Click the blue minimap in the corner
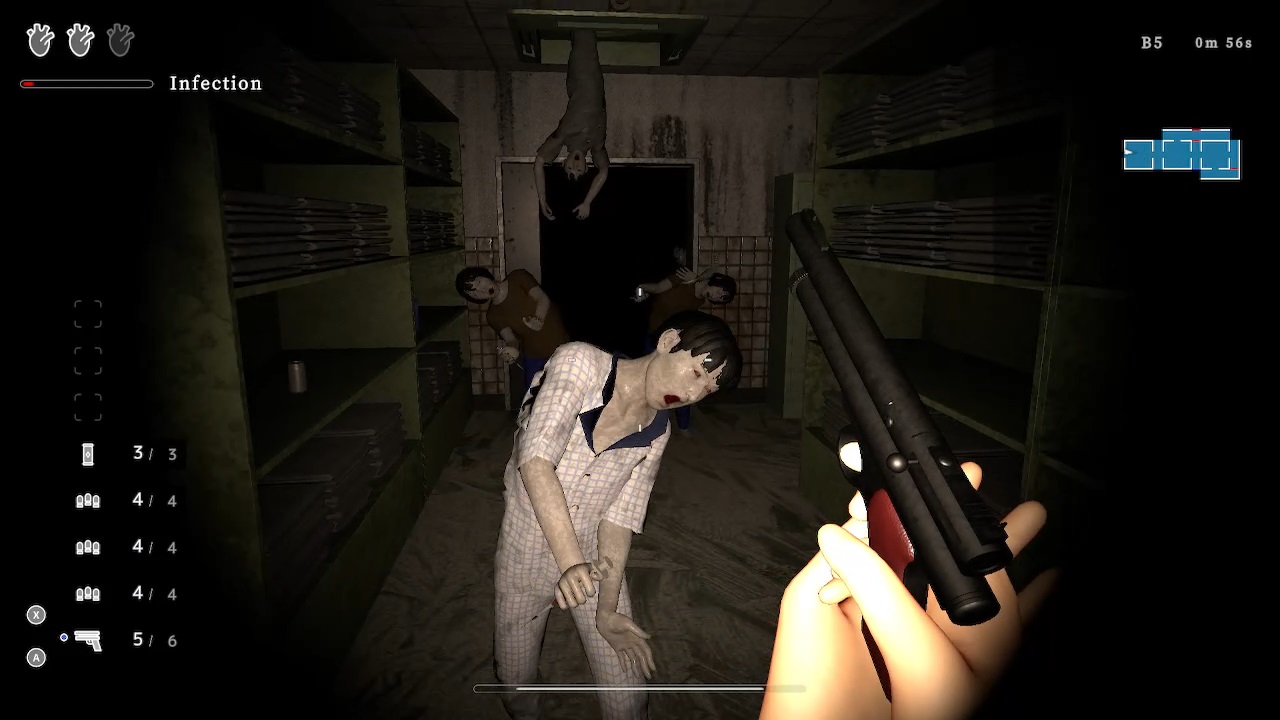Image resolution: width=1280 pixels, height=720 pixels. point(1182,154)
